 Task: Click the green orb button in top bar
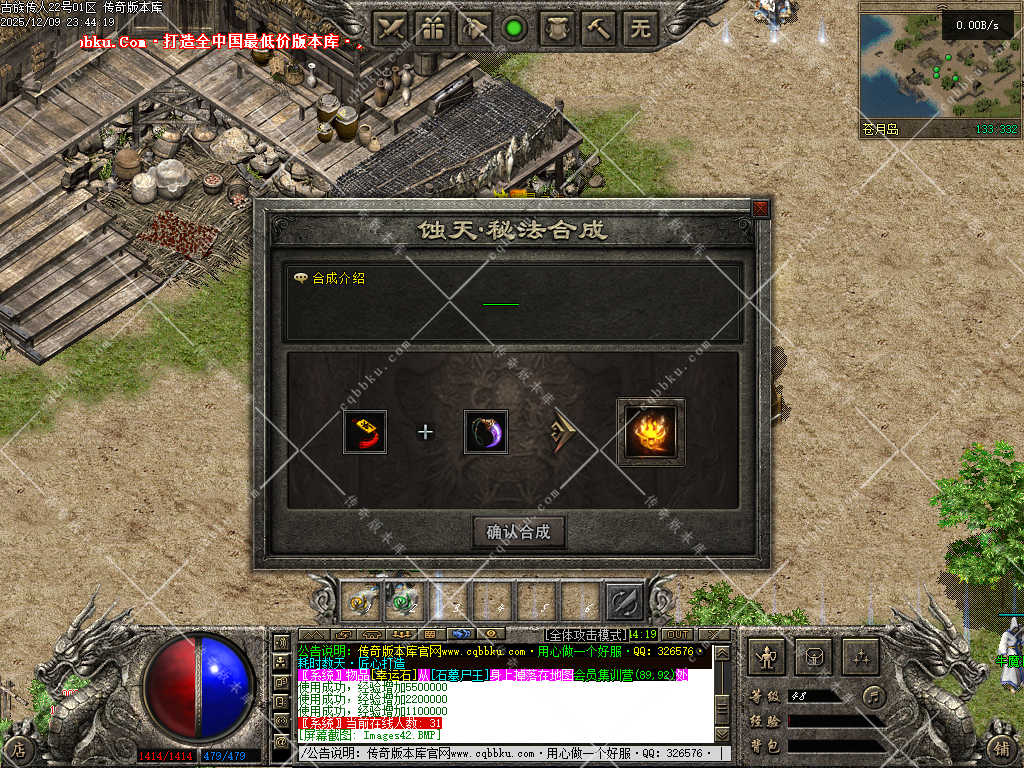pos(515,28)
